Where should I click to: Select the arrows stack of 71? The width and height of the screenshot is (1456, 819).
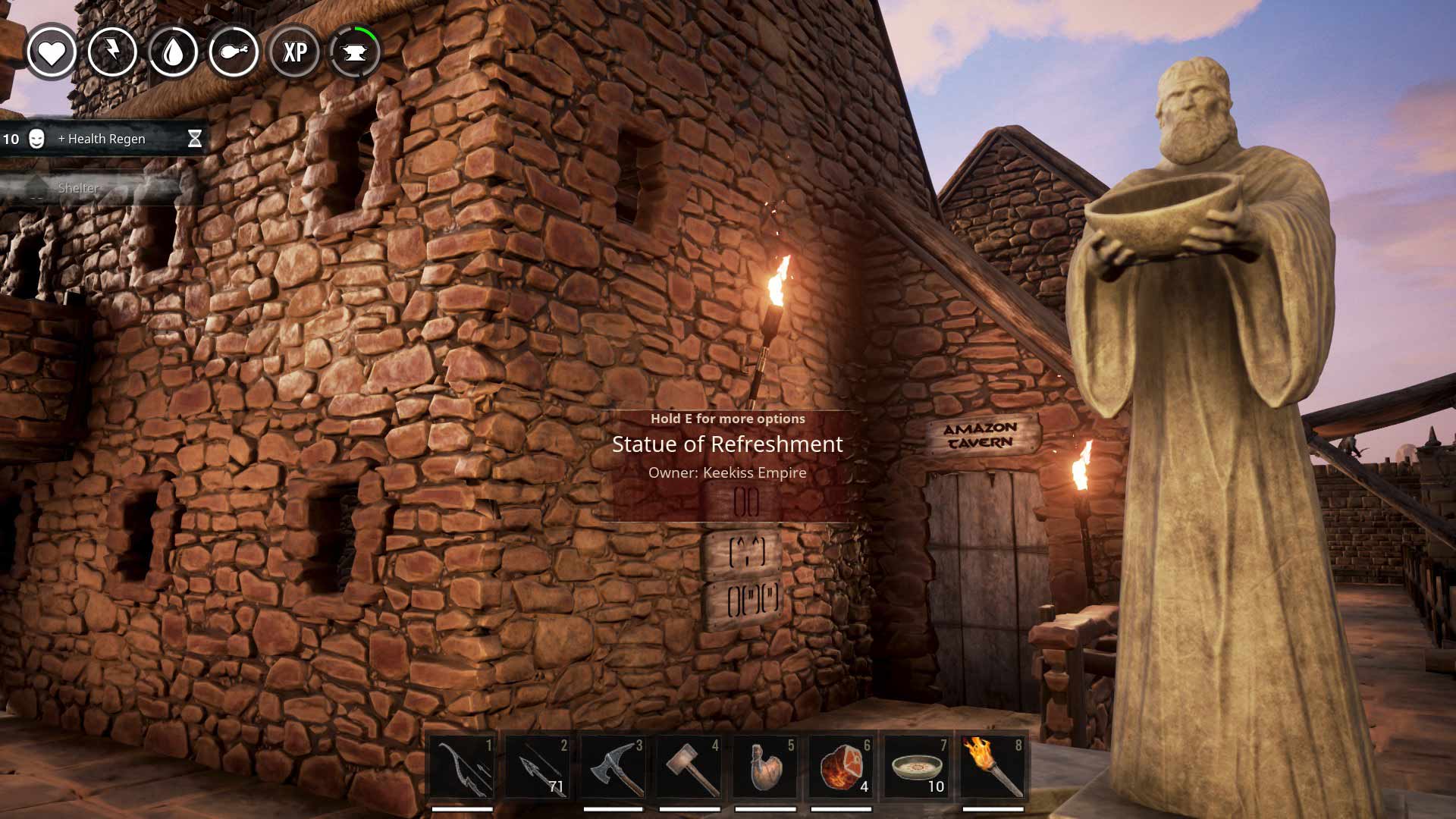538,767
